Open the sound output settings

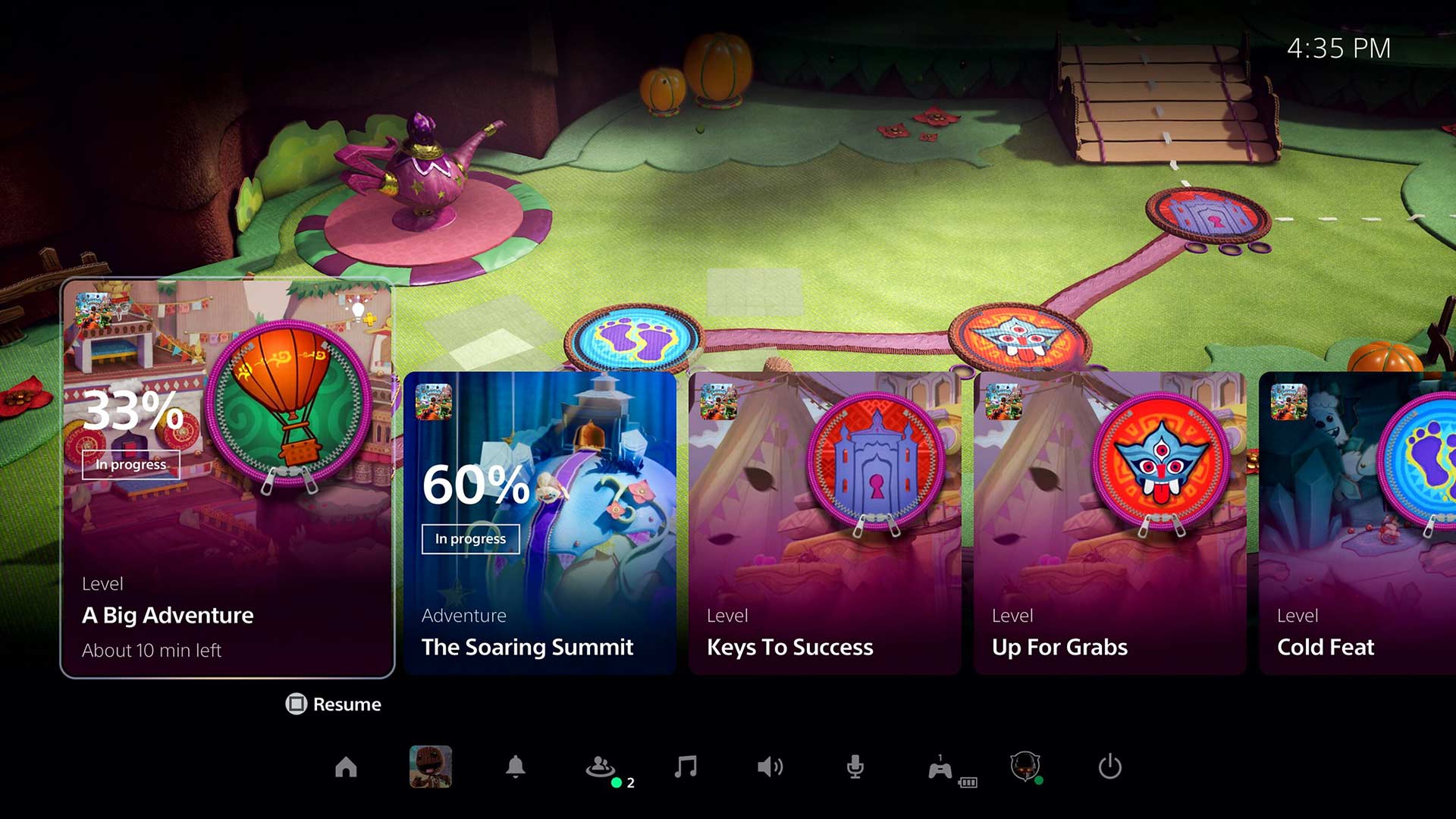coord(771,767)
